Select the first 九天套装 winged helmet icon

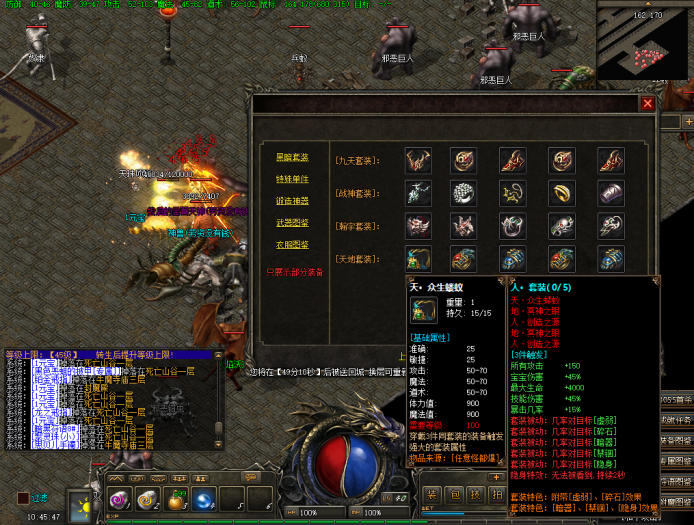tap(418, 160)
